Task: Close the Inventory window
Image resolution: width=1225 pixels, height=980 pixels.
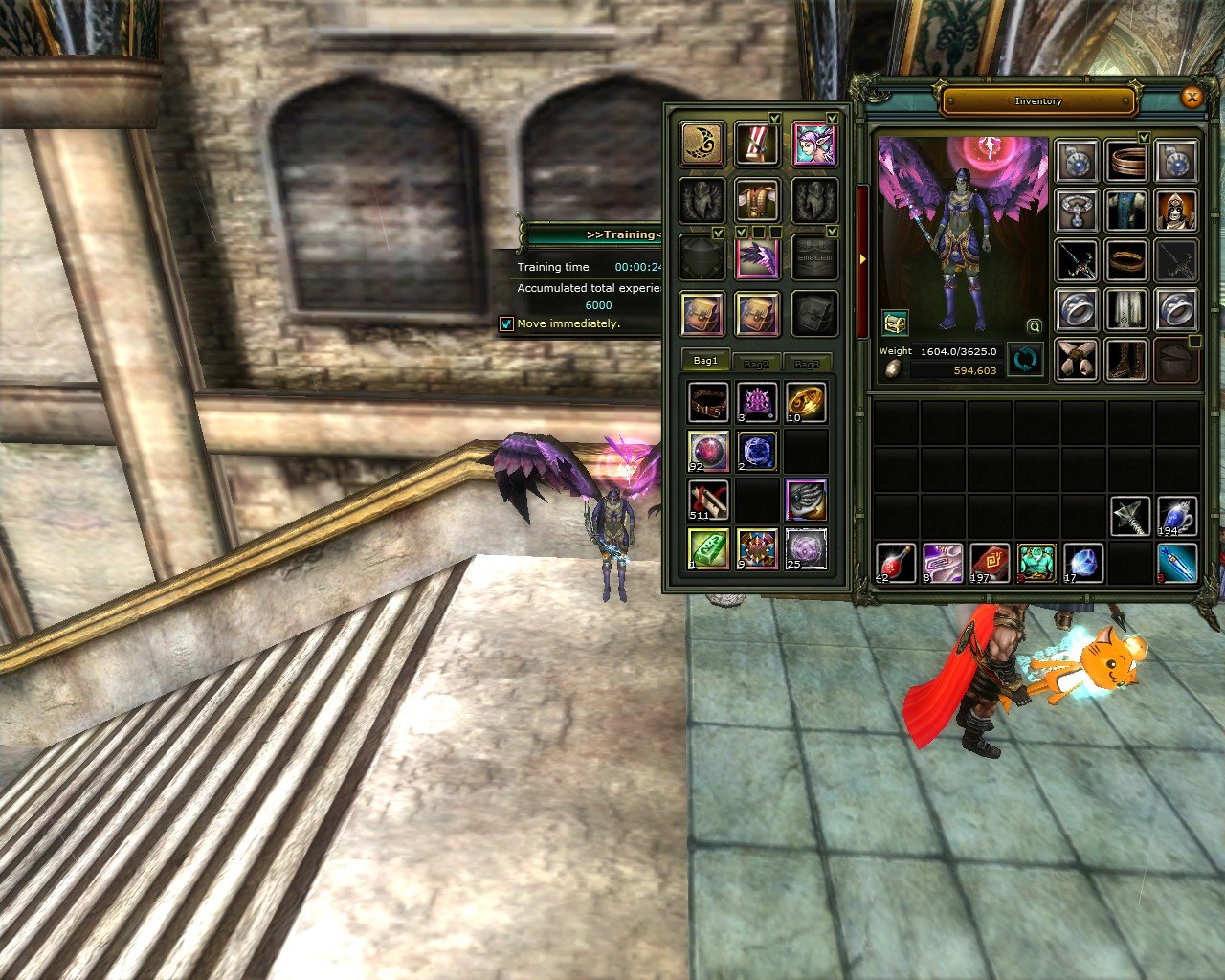Action: click(1192, 99)
